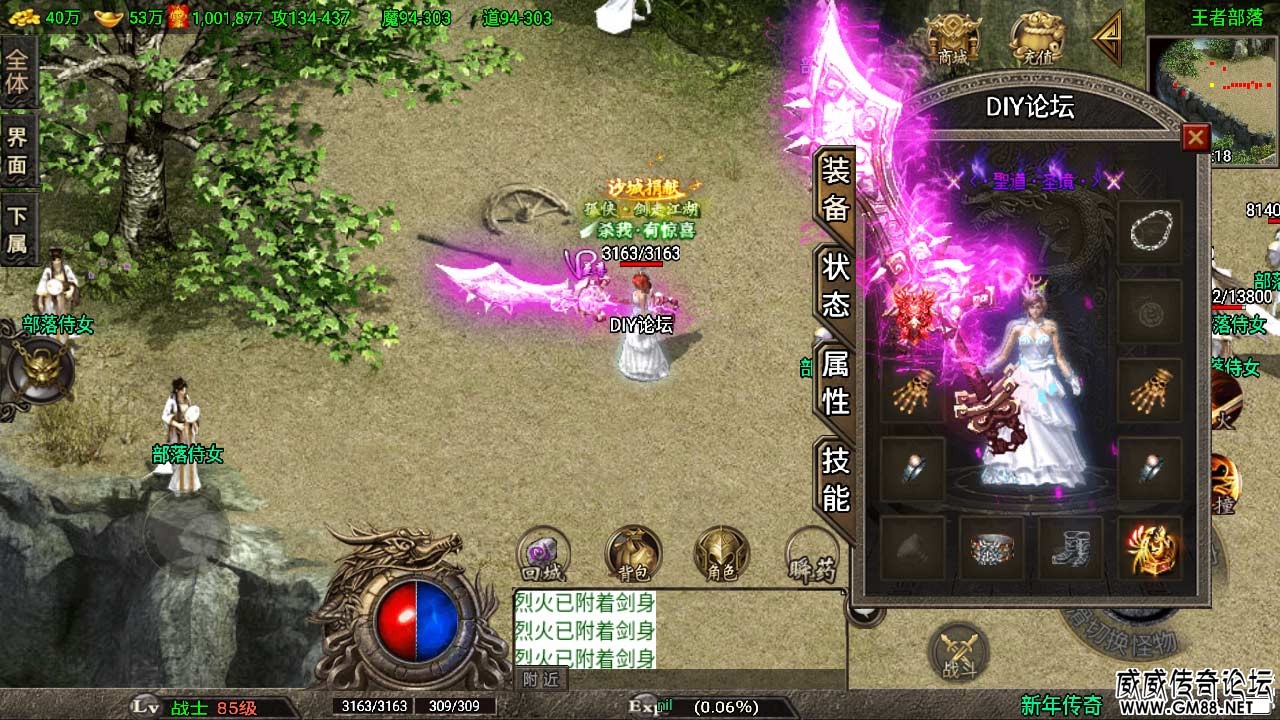1280x720 pixels.
Task: Select the 技能 skills tab
Action: (836, 479)
